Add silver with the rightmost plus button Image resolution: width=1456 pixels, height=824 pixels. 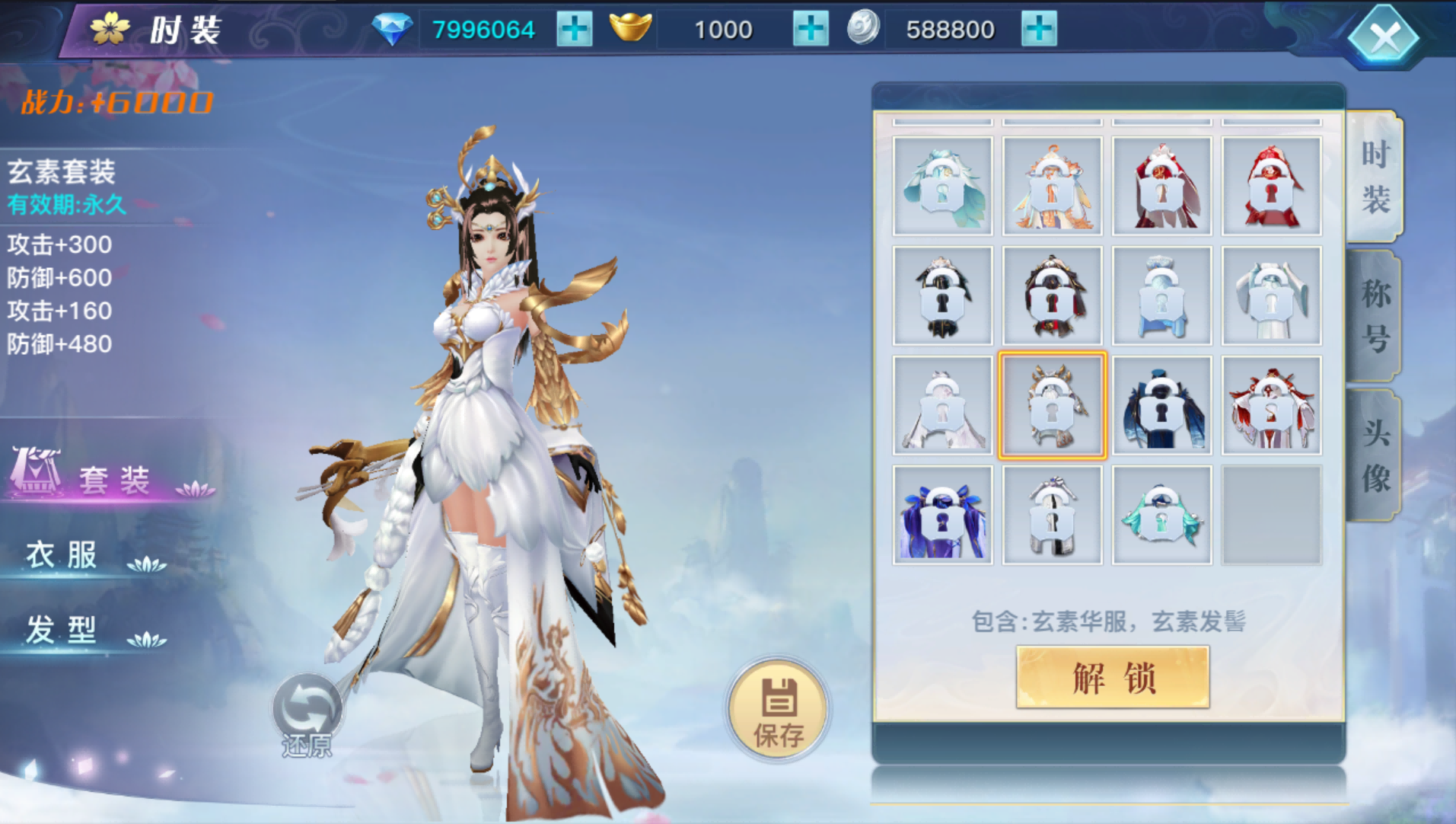coord(1038,29)
